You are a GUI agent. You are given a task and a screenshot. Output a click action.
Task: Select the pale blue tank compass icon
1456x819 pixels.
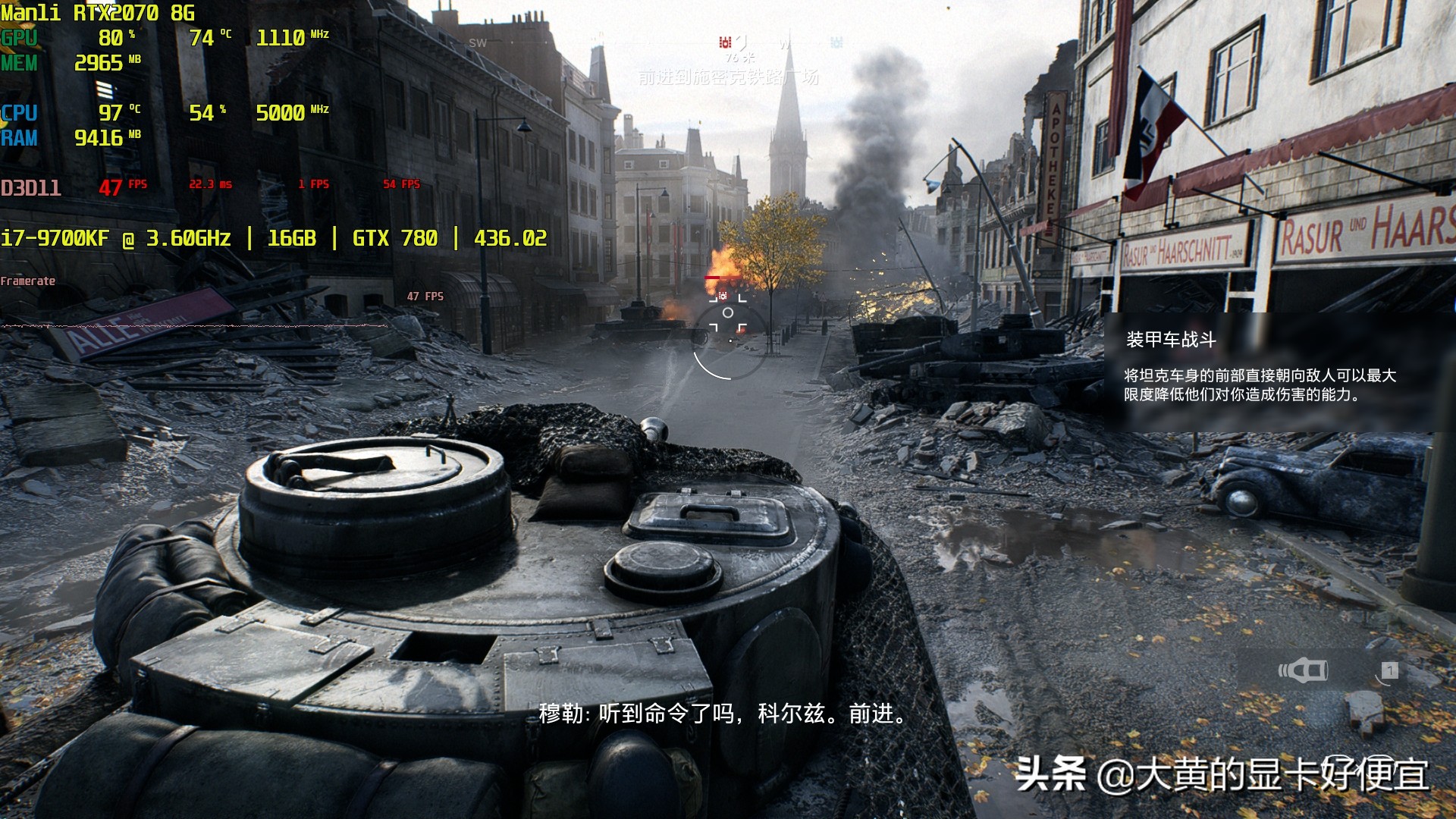[836, 42]
